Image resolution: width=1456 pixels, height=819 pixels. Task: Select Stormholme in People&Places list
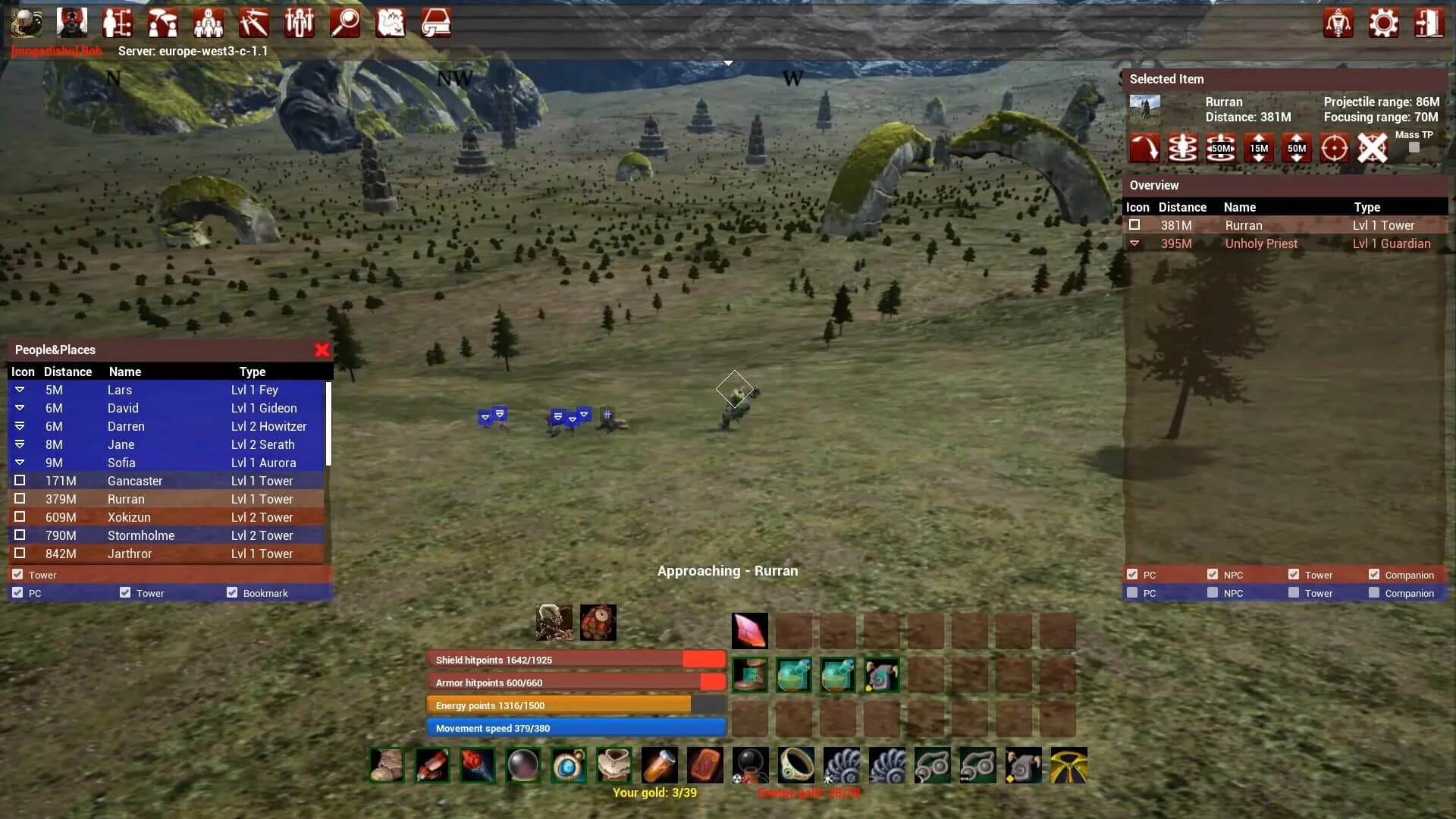pyautogui.click(x=141, y=535)
